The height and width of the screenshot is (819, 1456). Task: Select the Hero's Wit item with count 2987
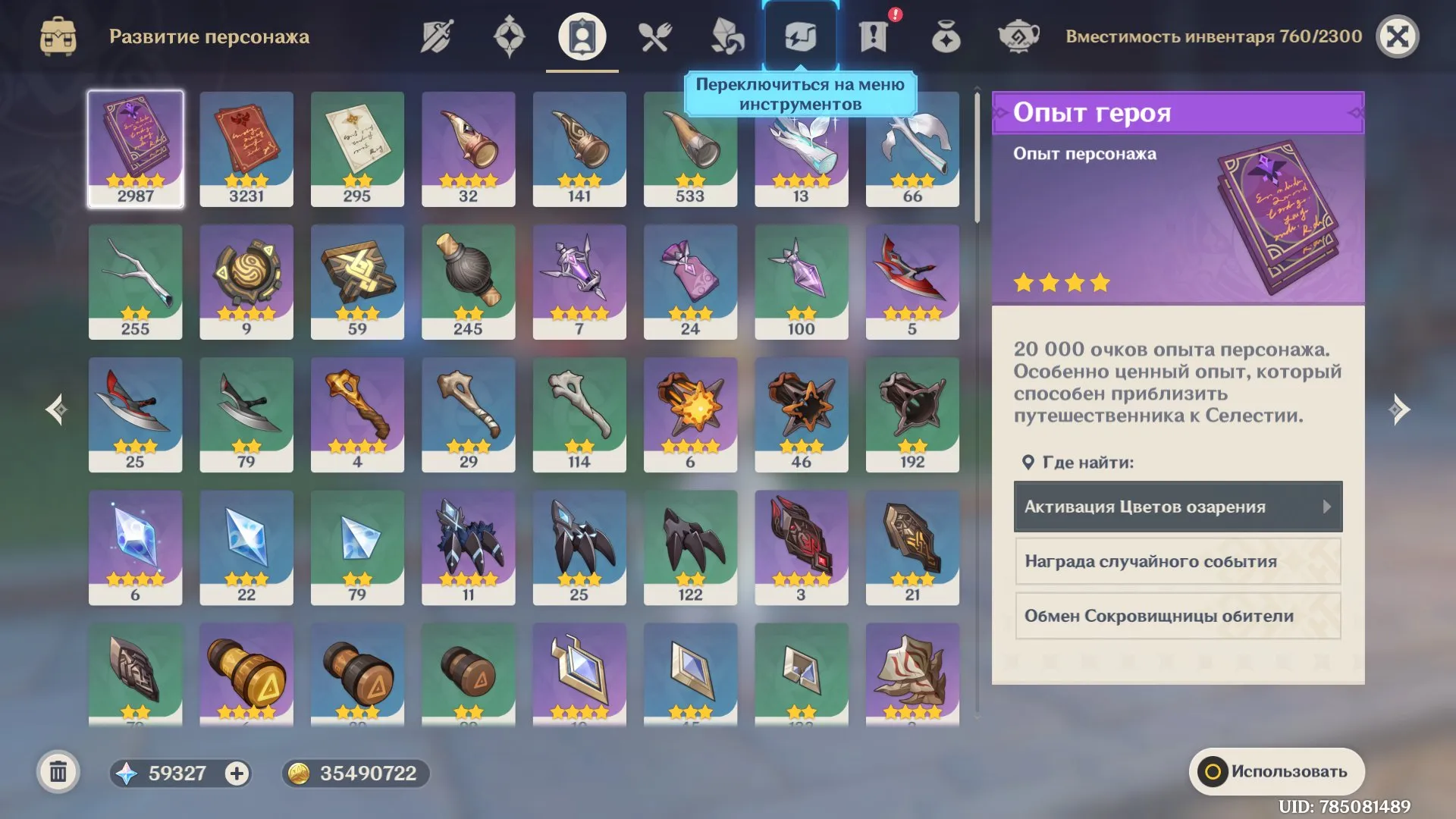tap(135, 149)
